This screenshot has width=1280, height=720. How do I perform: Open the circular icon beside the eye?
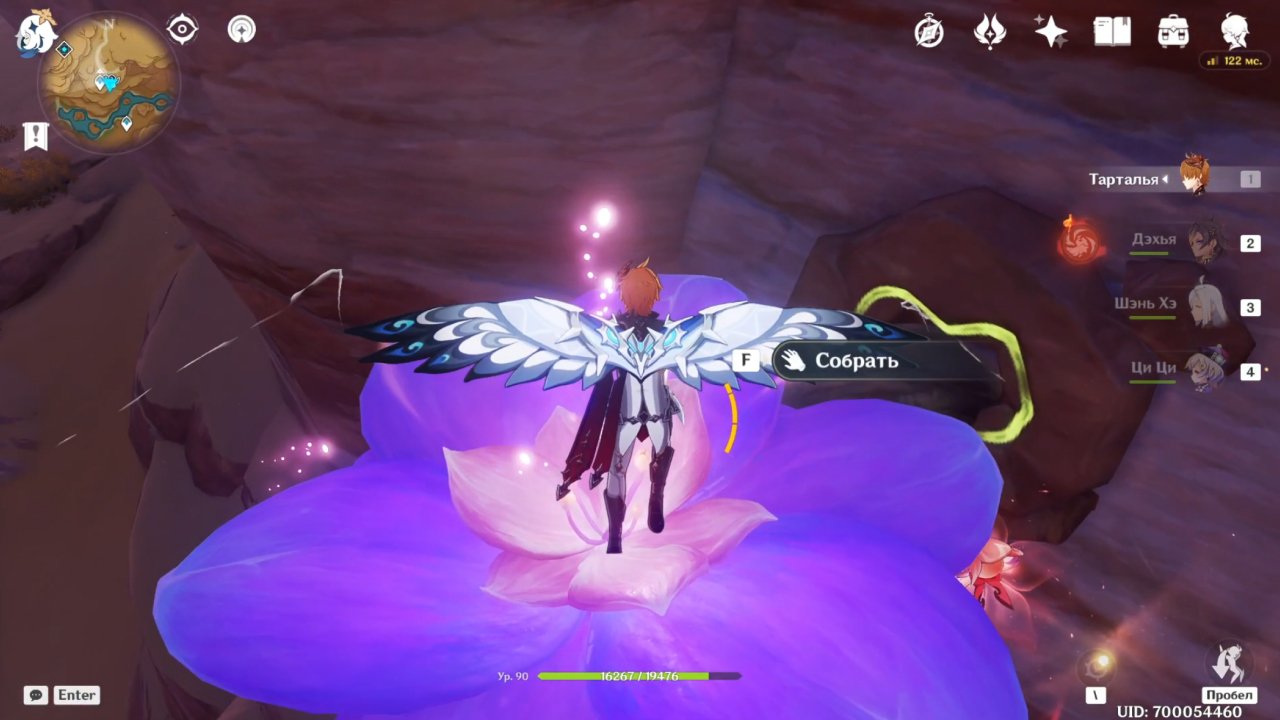(241, 29)
